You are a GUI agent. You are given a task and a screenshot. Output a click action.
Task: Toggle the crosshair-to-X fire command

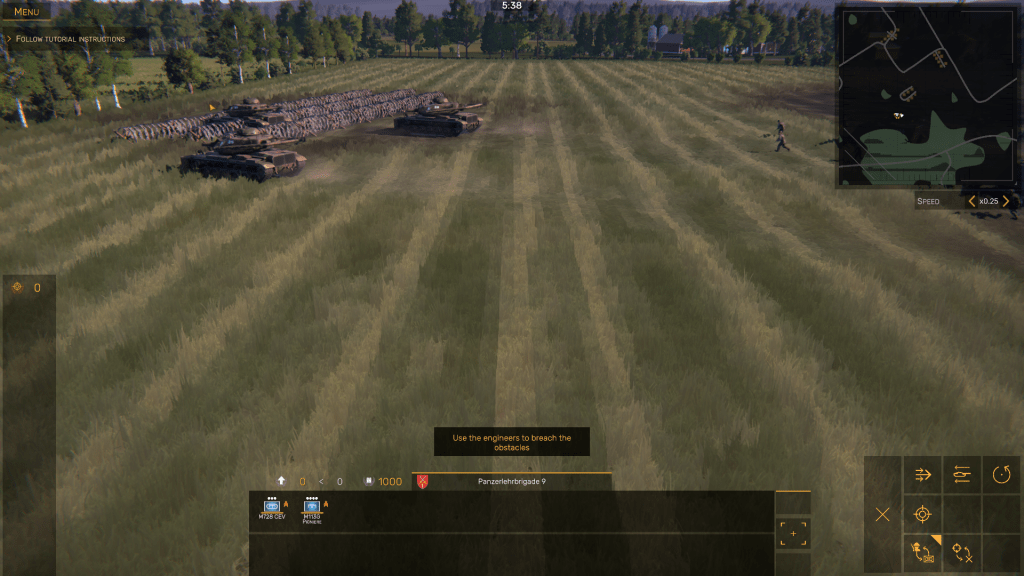click(x=962, y=552)
